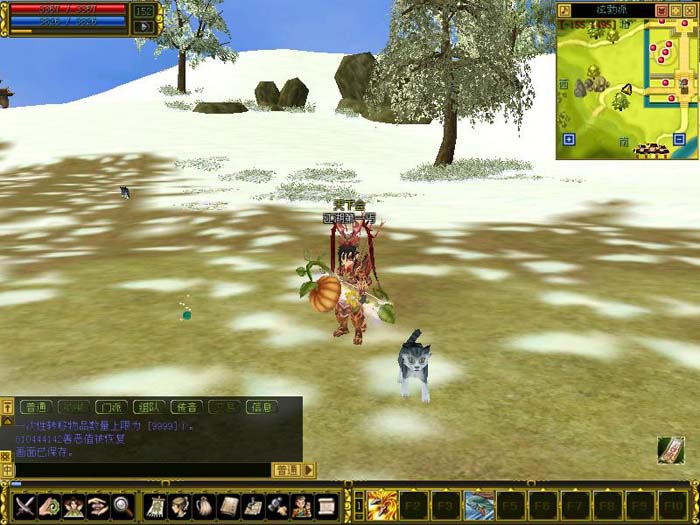Viewport: 700px width, 525px height.
Task: Open the handshake trade icon
Action: [x=98, y=506]
